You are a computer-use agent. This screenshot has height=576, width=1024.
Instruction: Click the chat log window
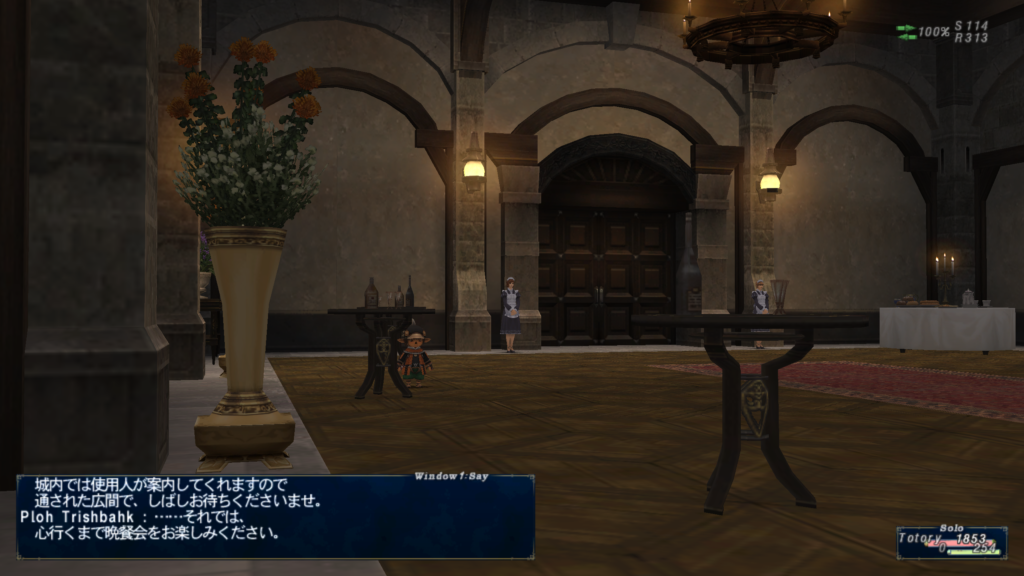275,516
